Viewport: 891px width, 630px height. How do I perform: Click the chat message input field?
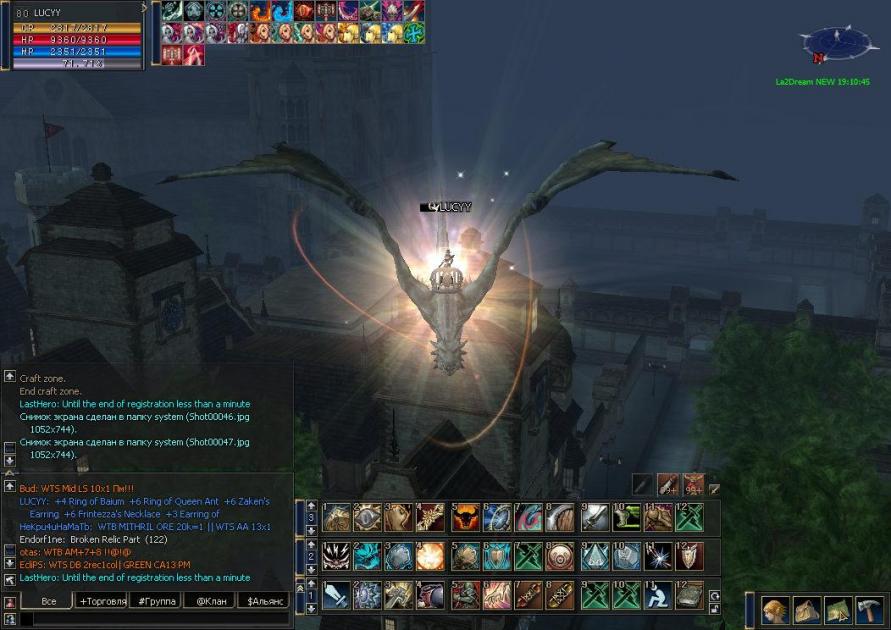point(150,620)
